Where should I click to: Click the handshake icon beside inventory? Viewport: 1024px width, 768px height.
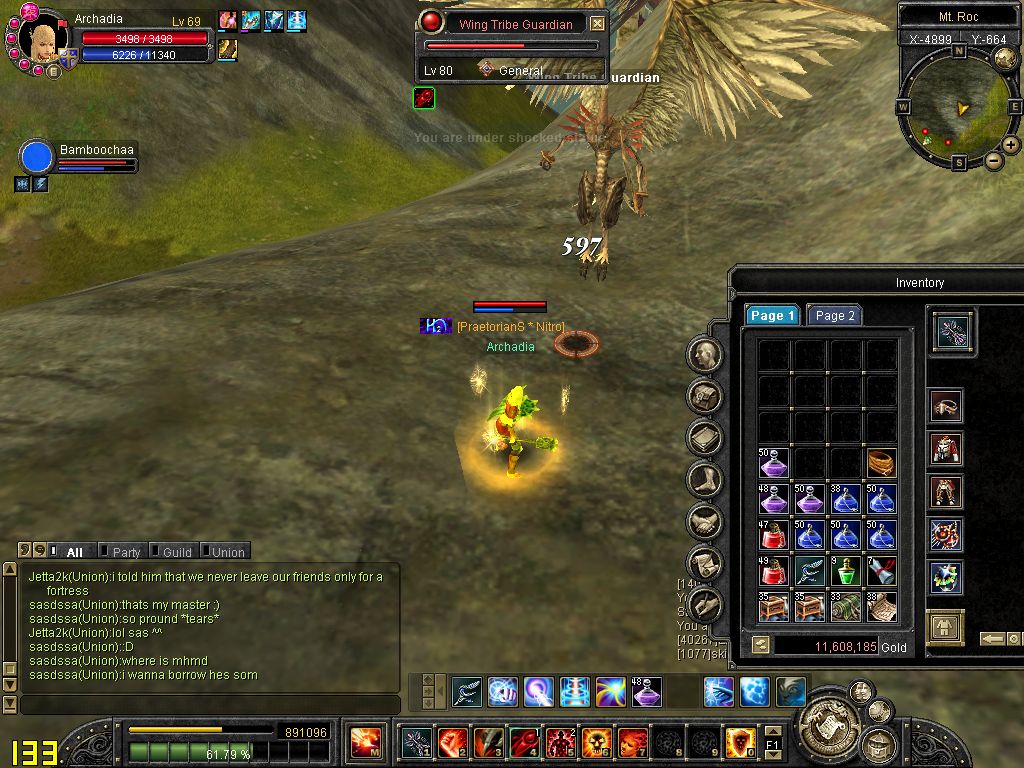point(705,521)
